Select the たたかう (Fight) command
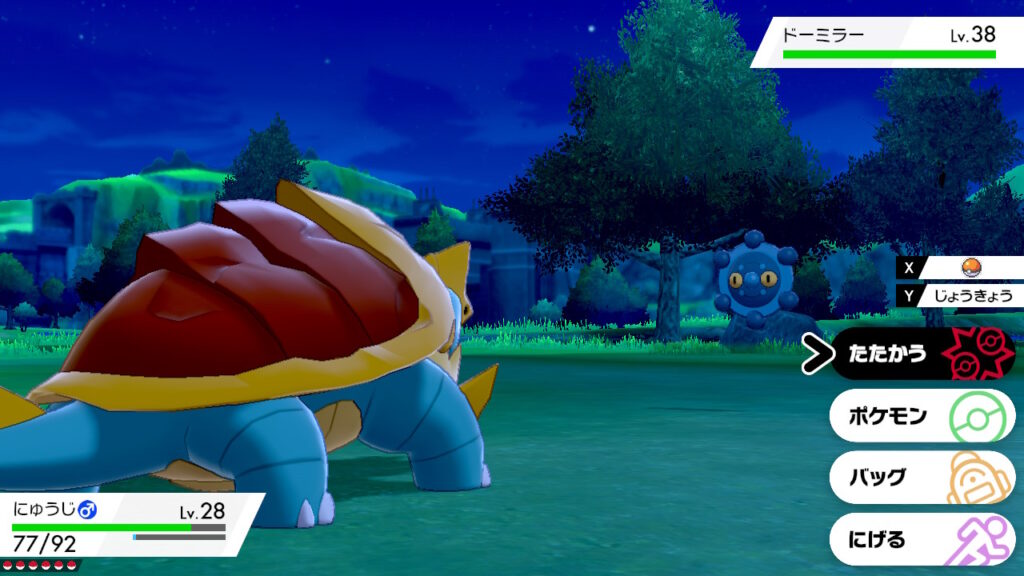 [920, 354]
